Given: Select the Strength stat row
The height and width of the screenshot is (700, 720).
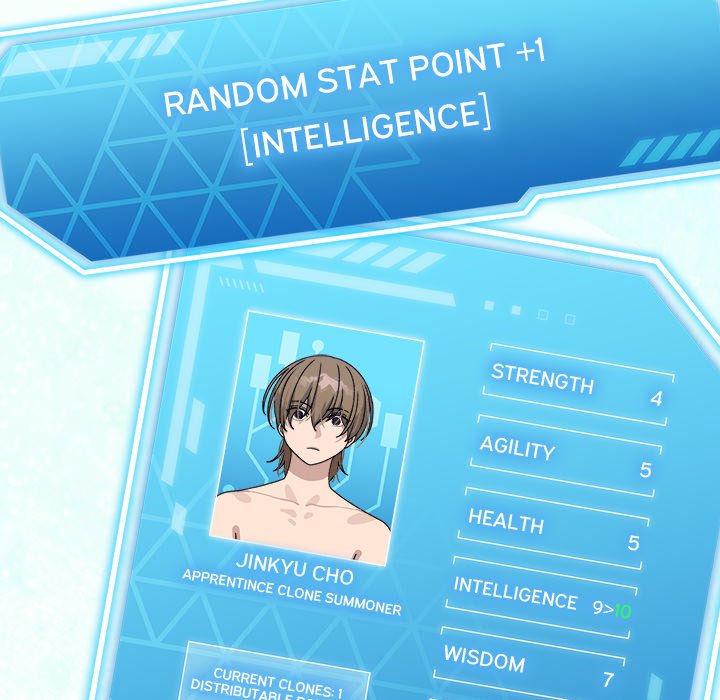Looking at the screenshot, I should pyautogui.click(x=578, y=387).
